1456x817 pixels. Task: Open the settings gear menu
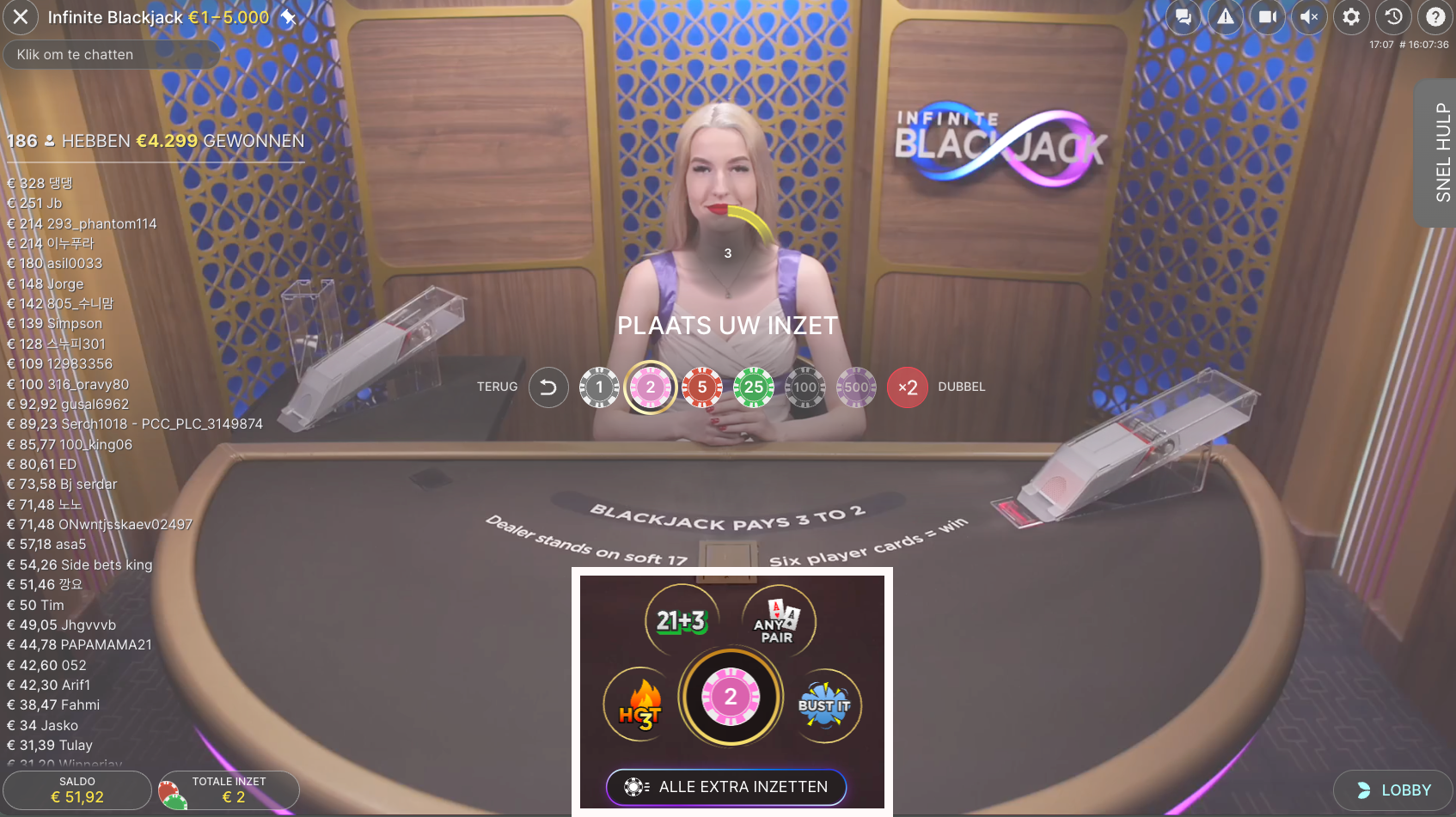[1351, 17]
